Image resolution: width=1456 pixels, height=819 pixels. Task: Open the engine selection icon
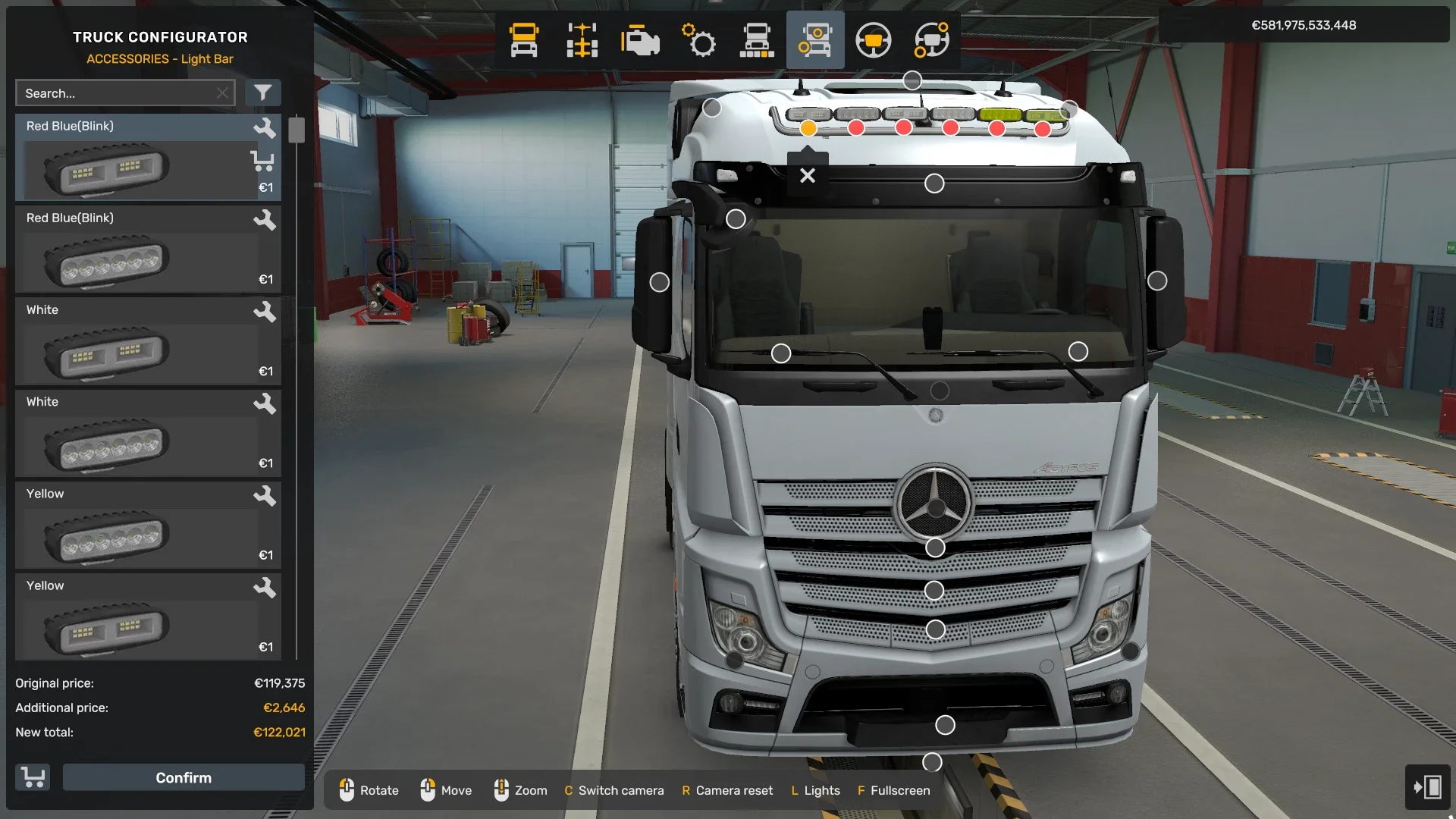(x=641, y=40)
